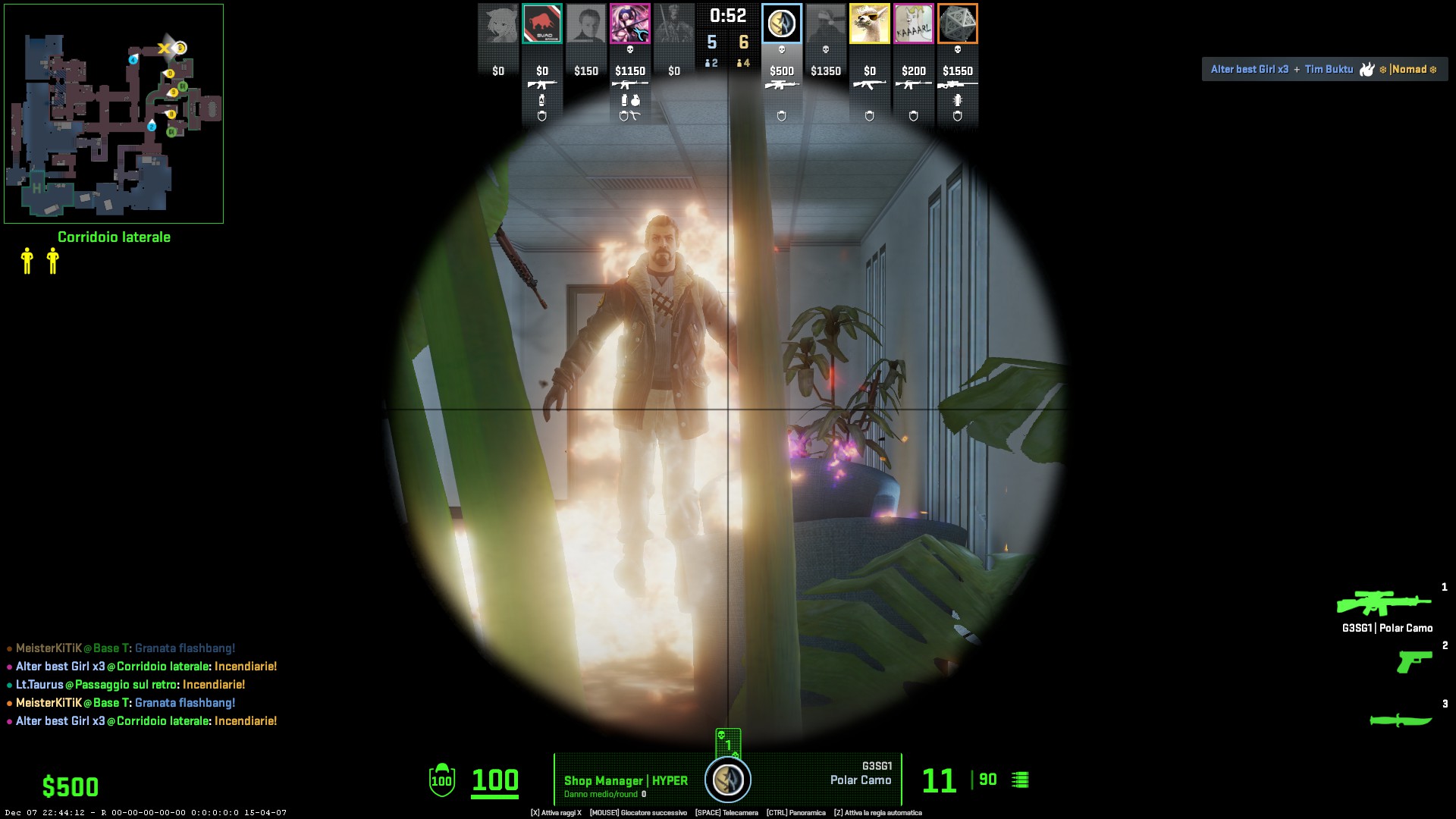Choose the knife weapon slot
The image size is (1456, 819).
click(1400, 720)
